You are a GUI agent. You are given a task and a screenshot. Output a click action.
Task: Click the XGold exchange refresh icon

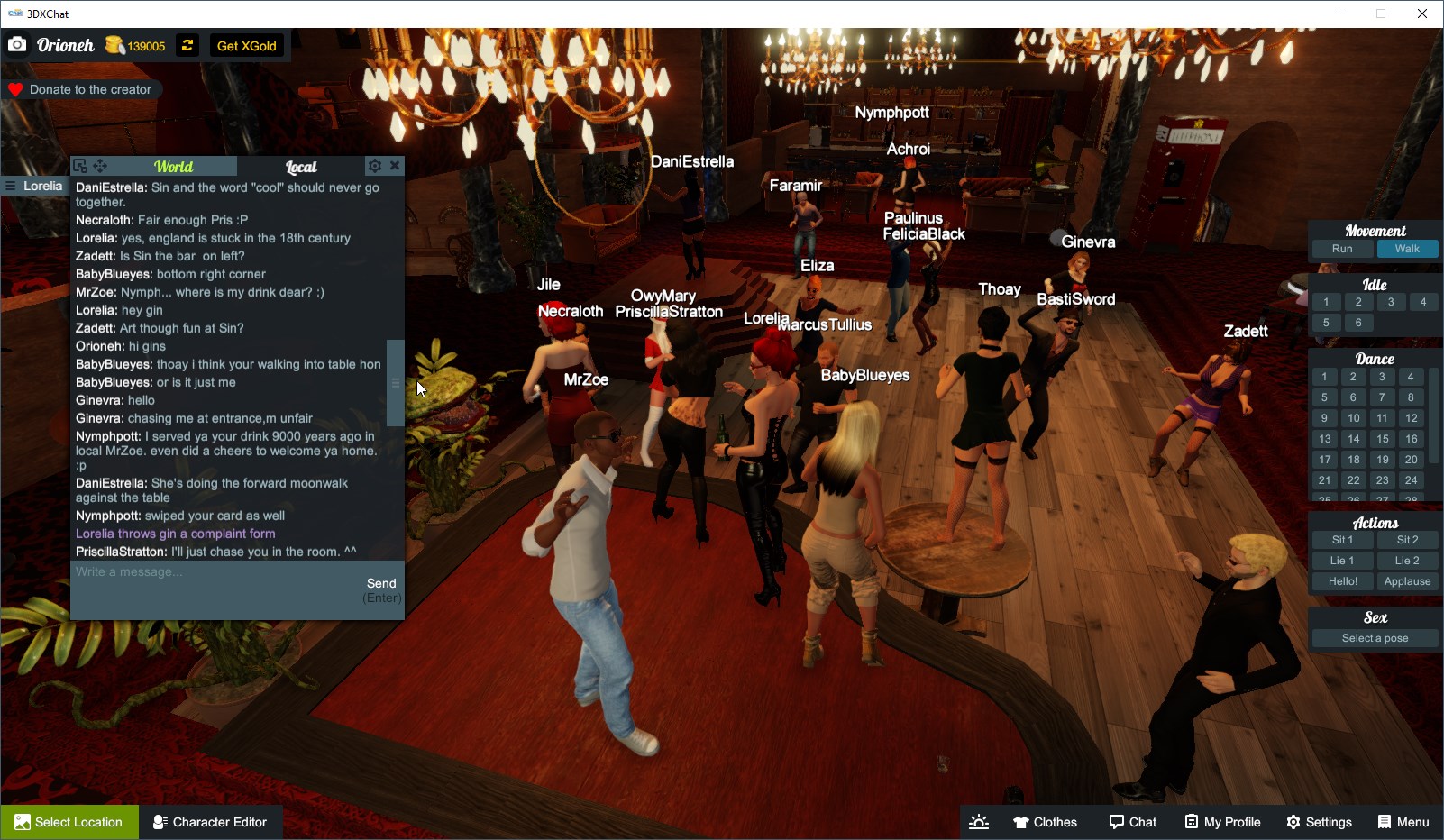pyautogui.click(x=186, y=45)
